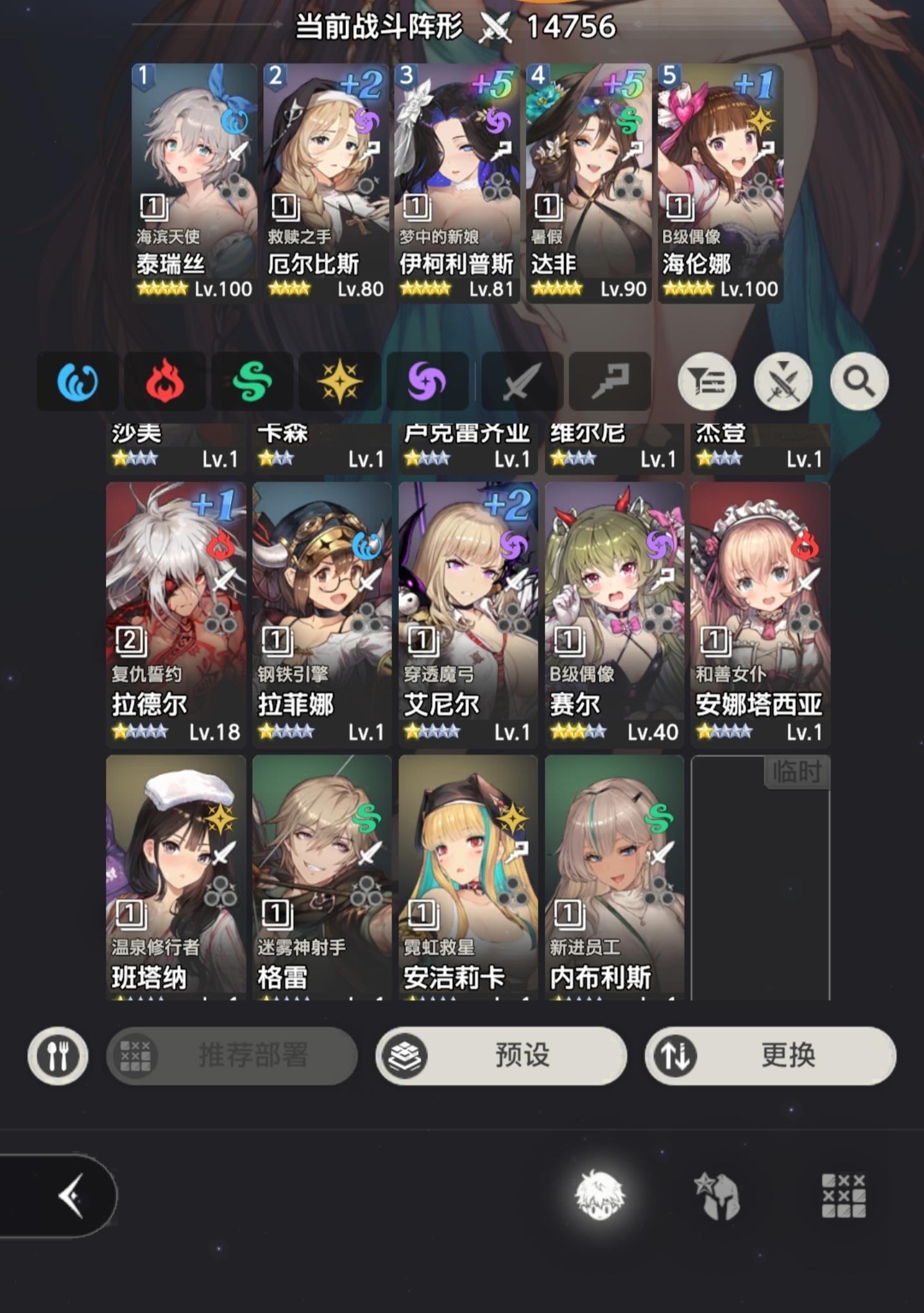The width and height of the screenshot is (924, 1313).
Task: Click the crossed-swords sort icon
Action: tap(782, 380)
